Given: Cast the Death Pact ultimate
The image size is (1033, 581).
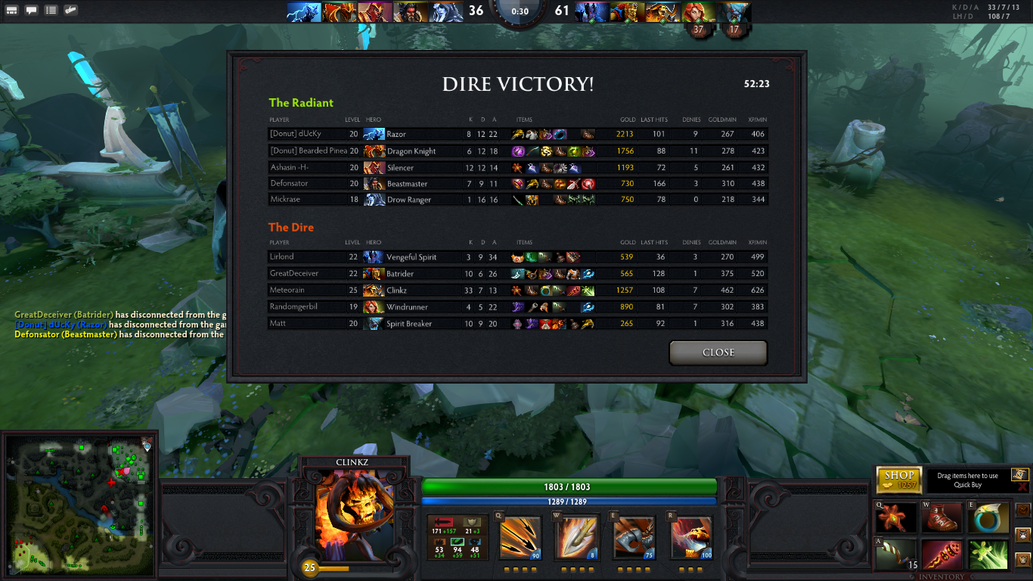Looking at the screenshot, I should coord(691,539).
